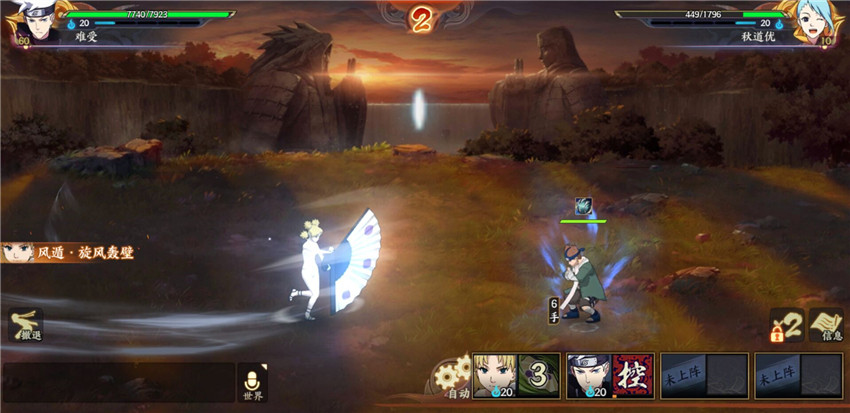850x413 pixels.
Task: Toggle 自动 auto-battle gears
Action: tap(452, 378)
